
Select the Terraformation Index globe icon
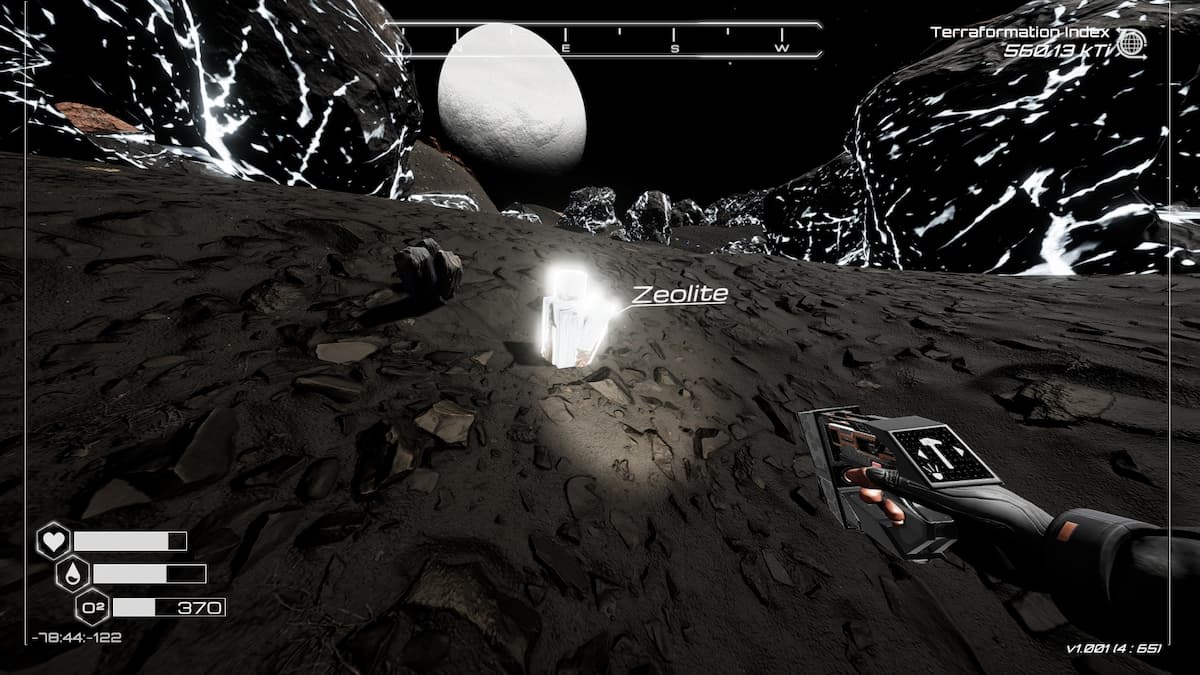coord(1132,43)
